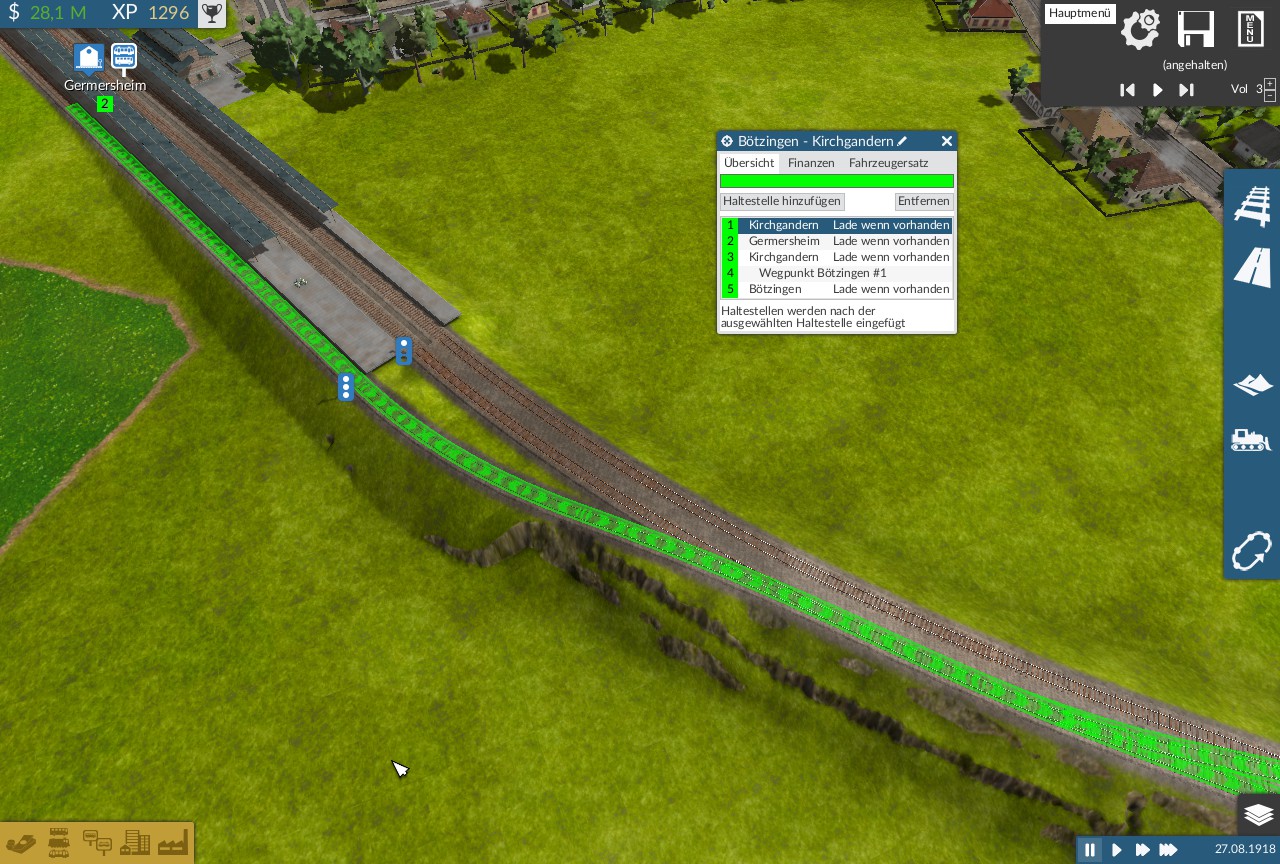The image size is (1280, 864).
Task: Select the Germersheim stop row
Action: [x=784, y=241]
